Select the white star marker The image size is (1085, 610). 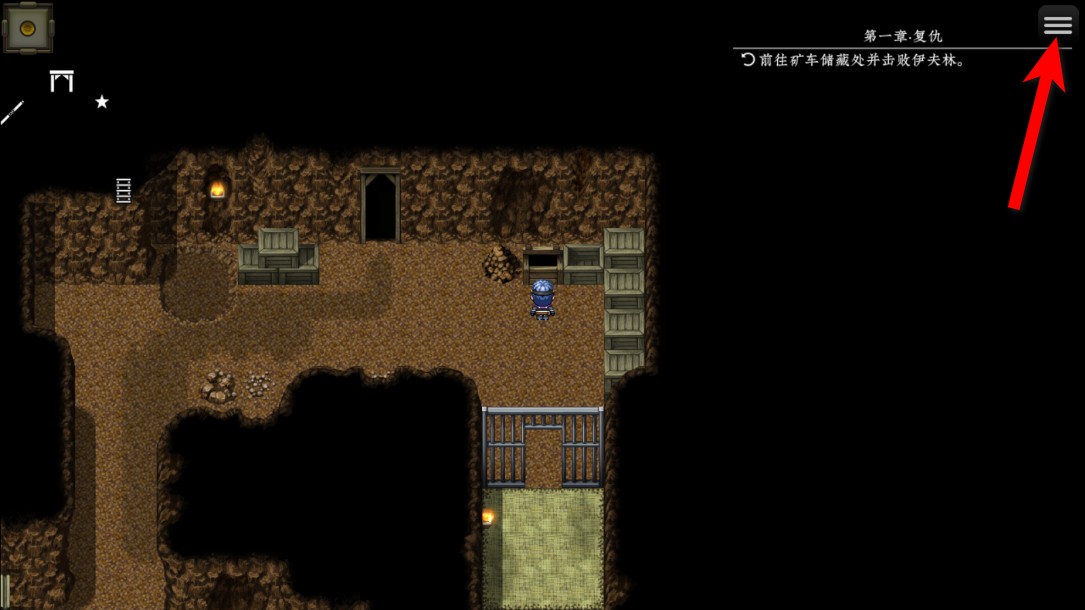[x=102, y=101]
